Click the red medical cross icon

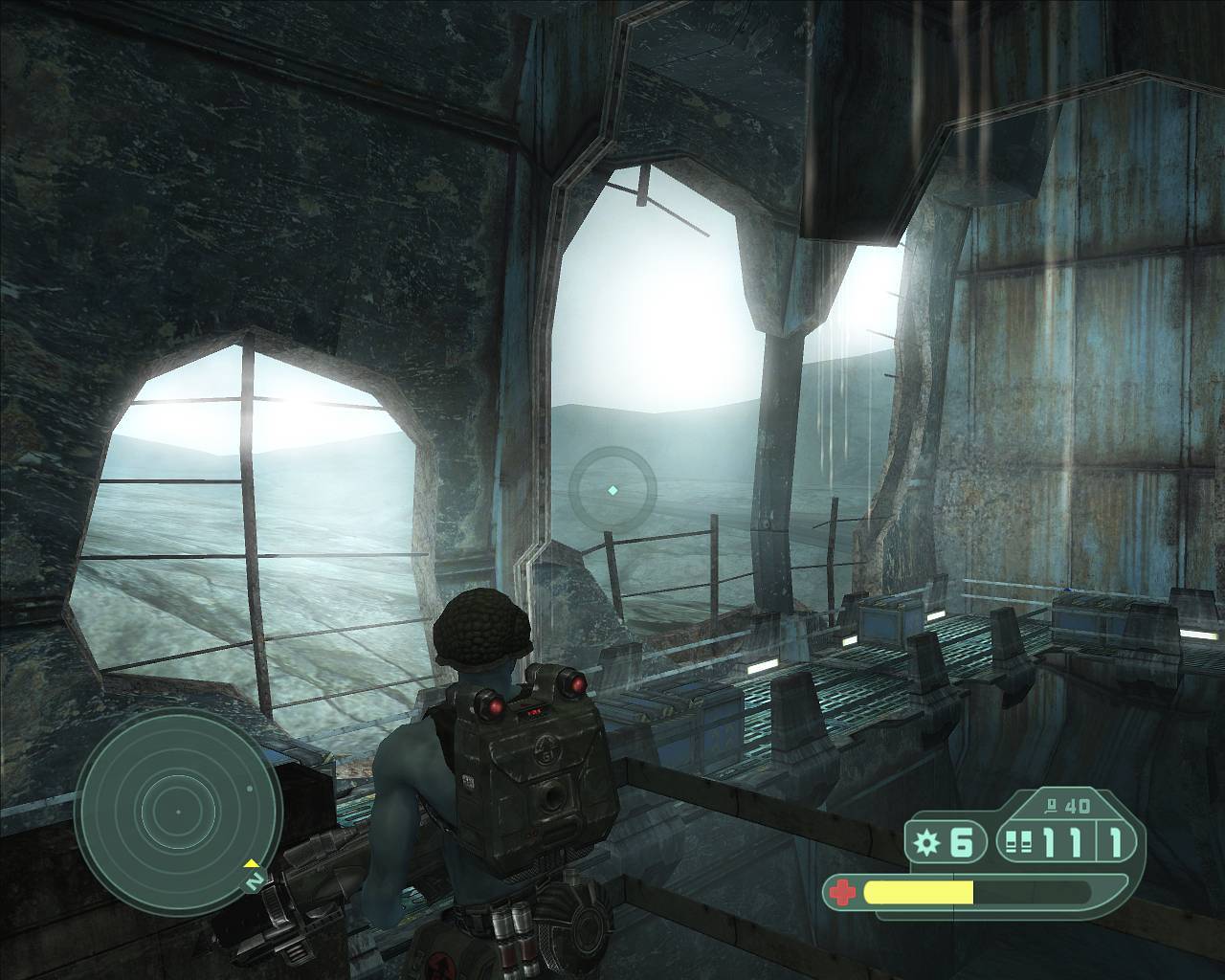841,893
